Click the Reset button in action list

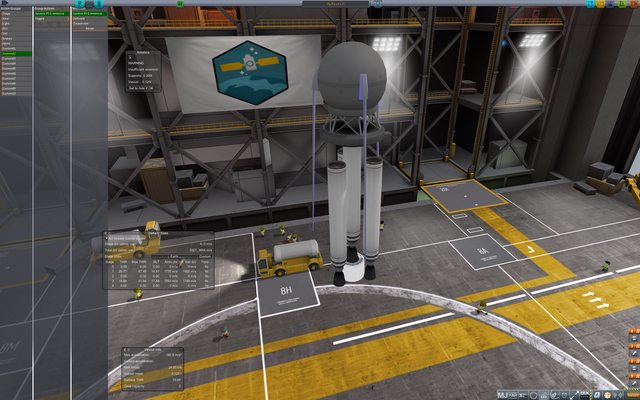coord(90,29)
